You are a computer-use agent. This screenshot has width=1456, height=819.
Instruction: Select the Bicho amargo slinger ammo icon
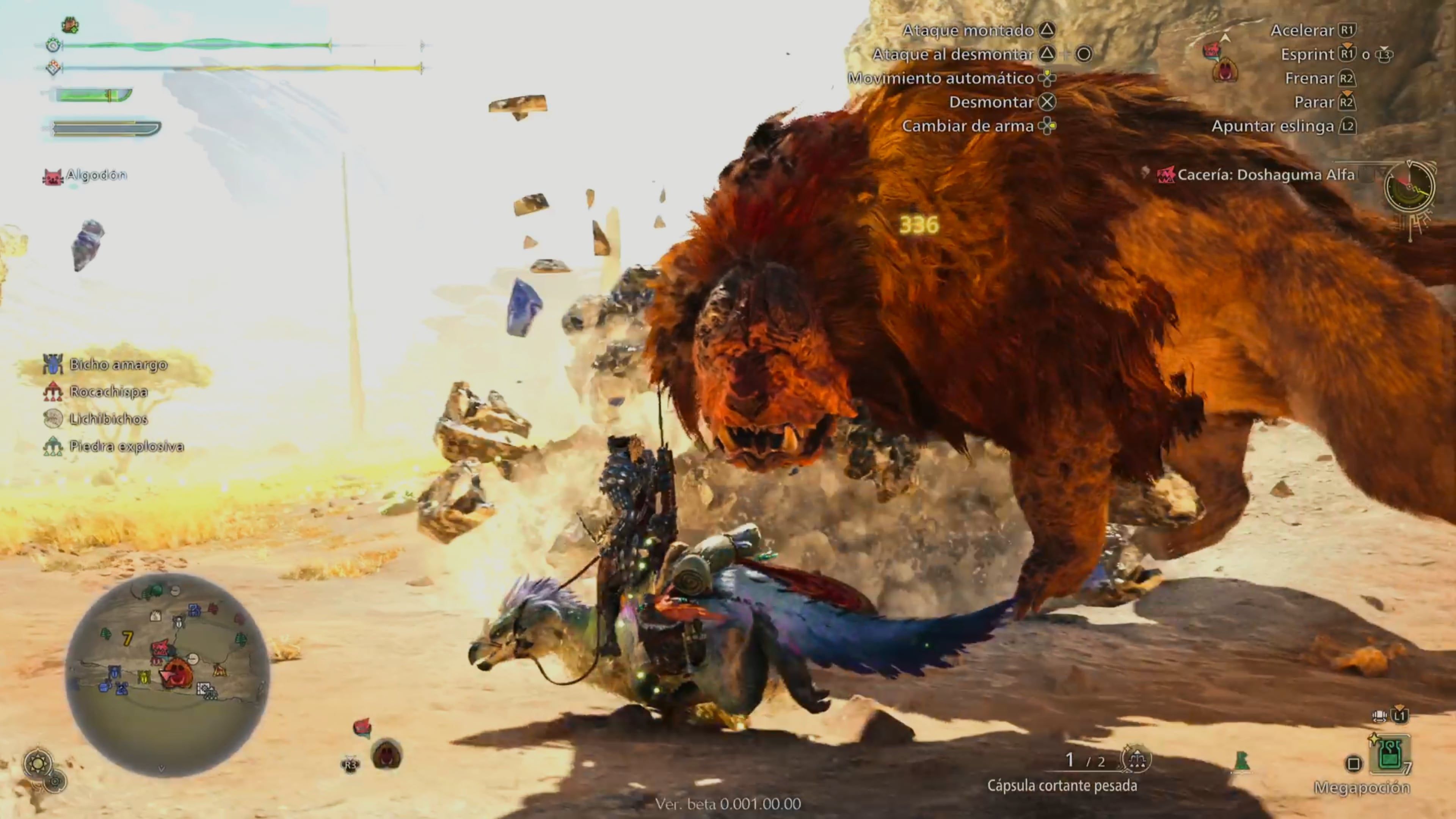(x=53, y=364)
